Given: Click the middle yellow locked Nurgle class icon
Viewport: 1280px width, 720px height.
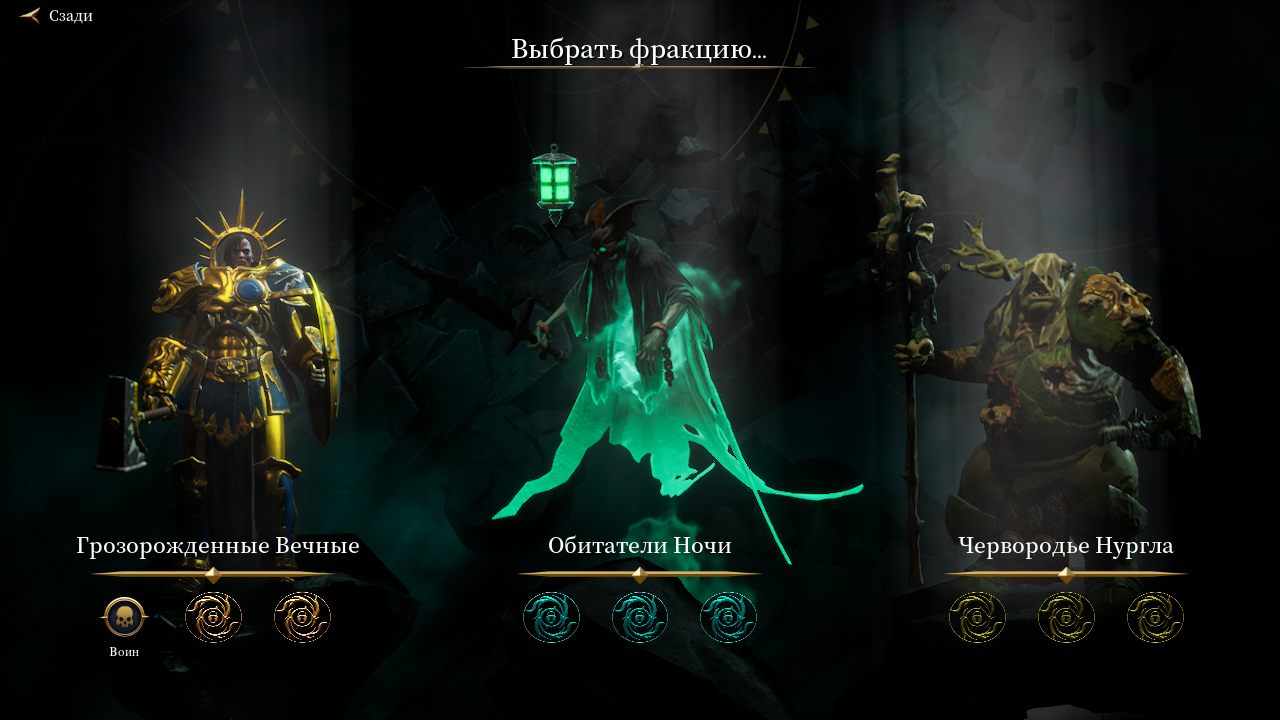Looking at the screenshot, I should pyautogui.click(x=1065, y=617).
